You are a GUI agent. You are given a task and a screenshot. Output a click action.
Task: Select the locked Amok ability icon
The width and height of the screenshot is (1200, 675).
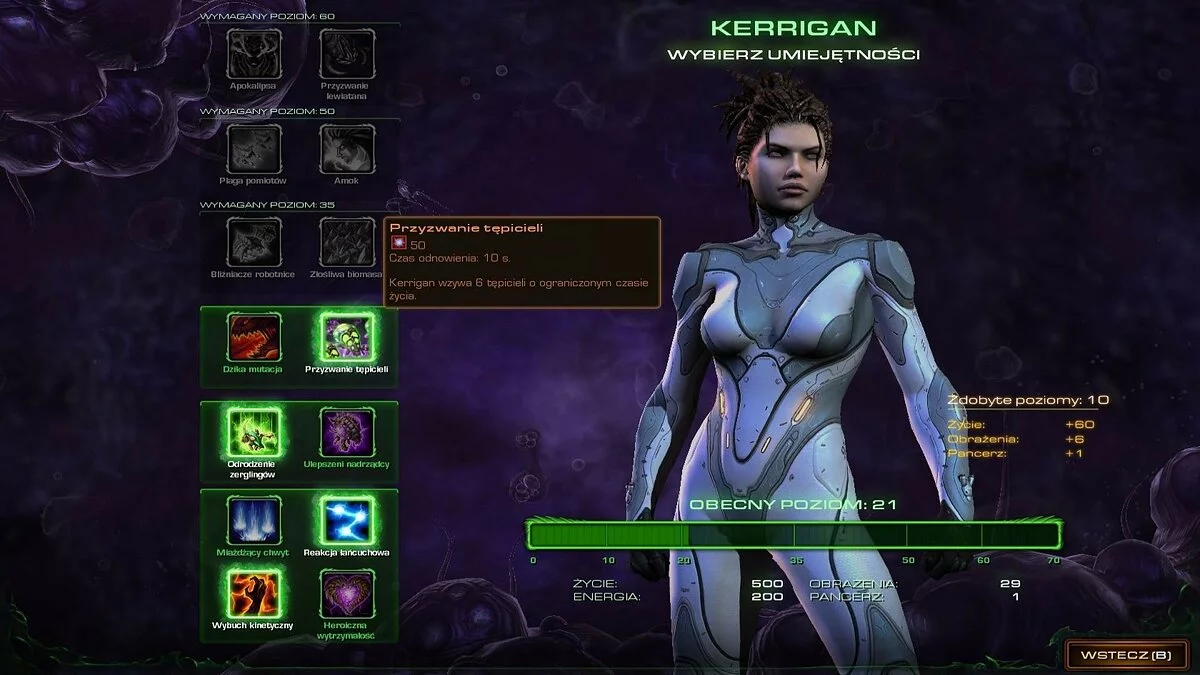[346, 149]
